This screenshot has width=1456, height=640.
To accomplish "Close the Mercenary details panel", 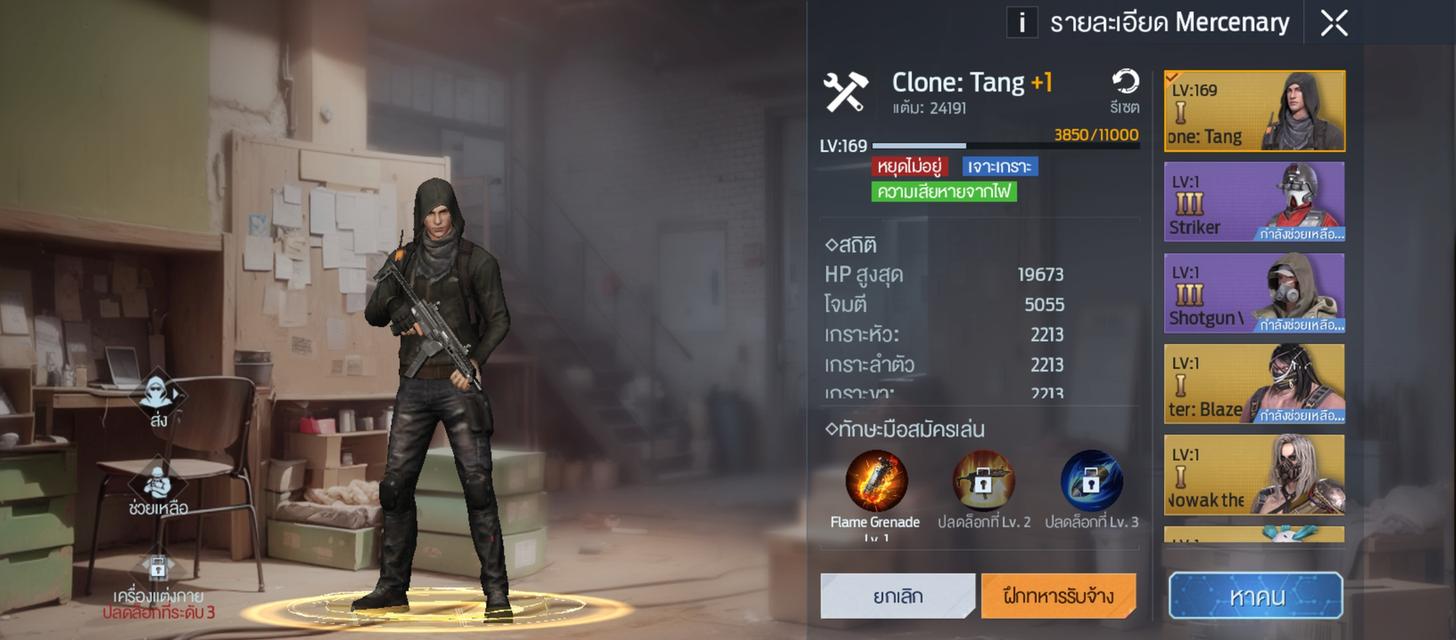I will click(x=1334, y=23).
